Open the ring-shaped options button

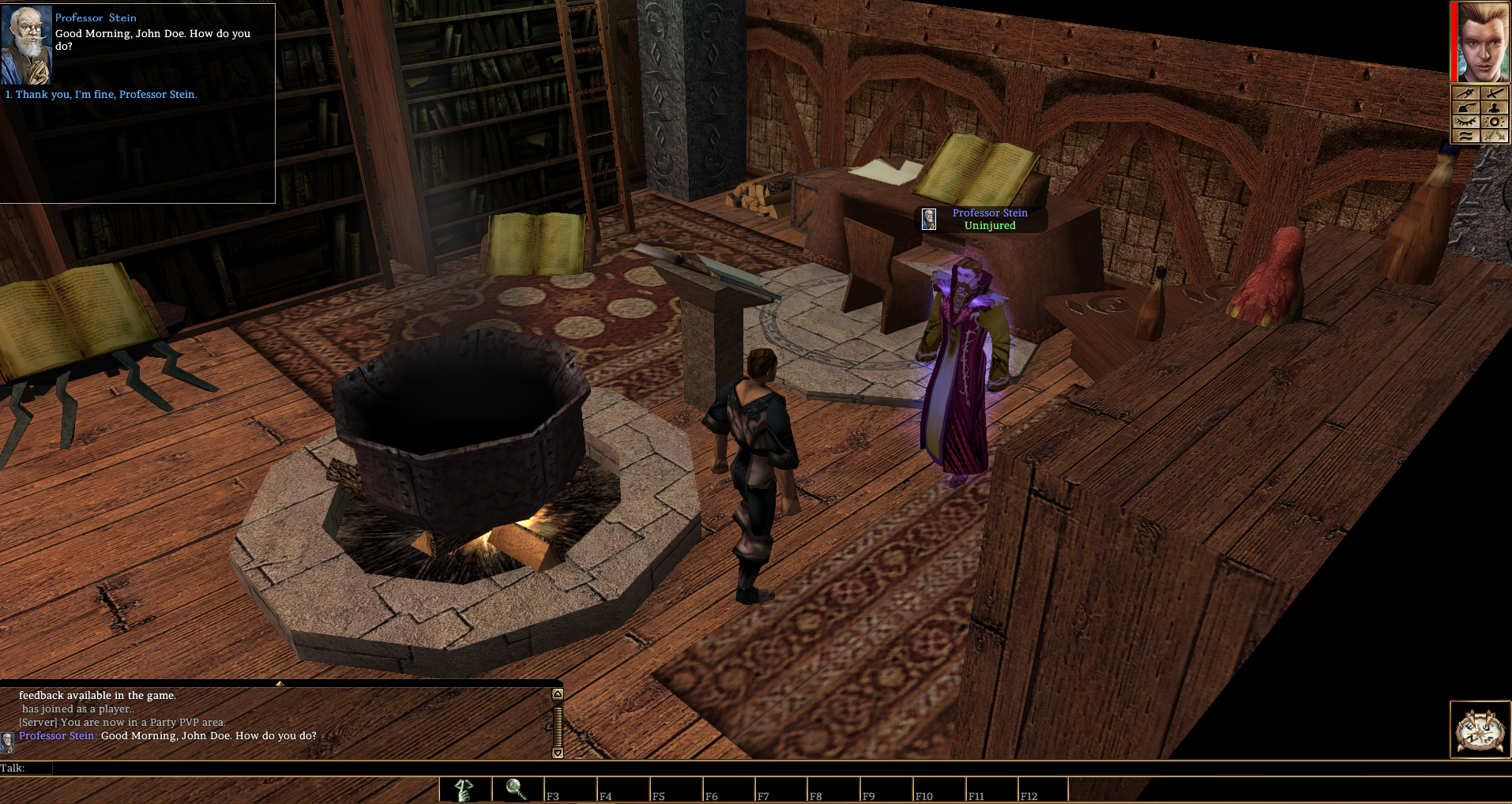(x=1494, y=122)
